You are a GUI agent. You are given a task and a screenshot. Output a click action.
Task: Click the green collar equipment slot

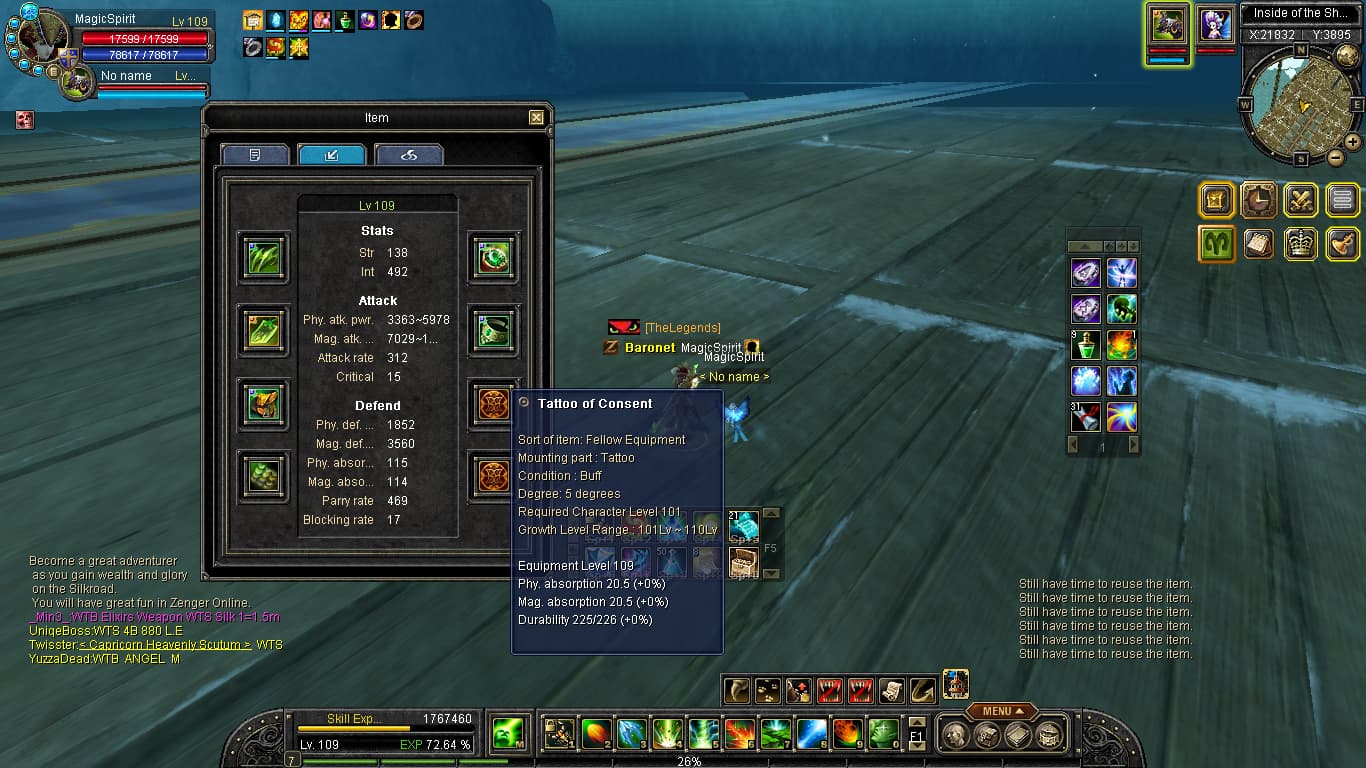click(494, 331)
